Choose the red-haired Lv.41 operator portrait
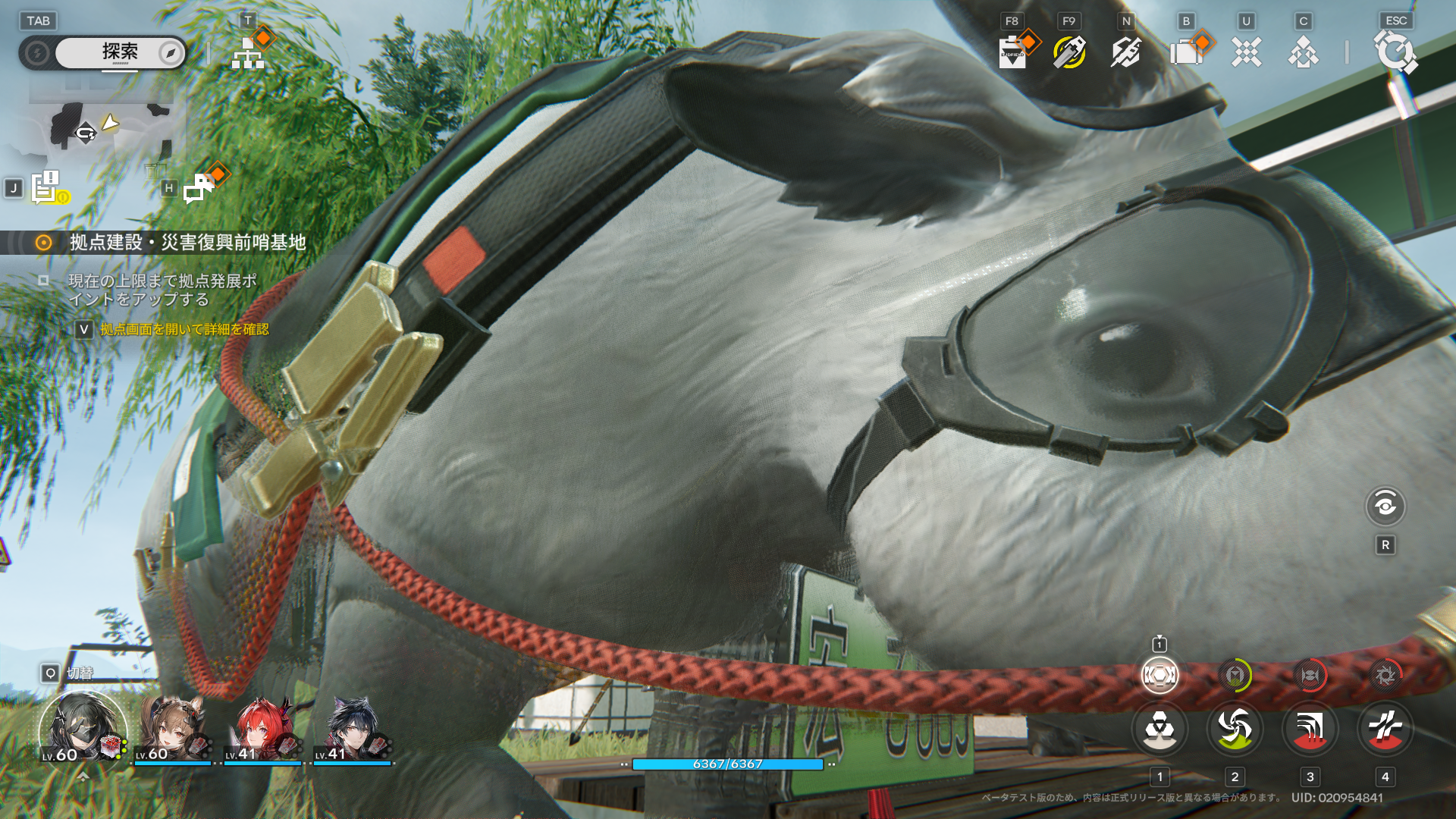This screenshot has height=819, width=1456. [262, 730]
